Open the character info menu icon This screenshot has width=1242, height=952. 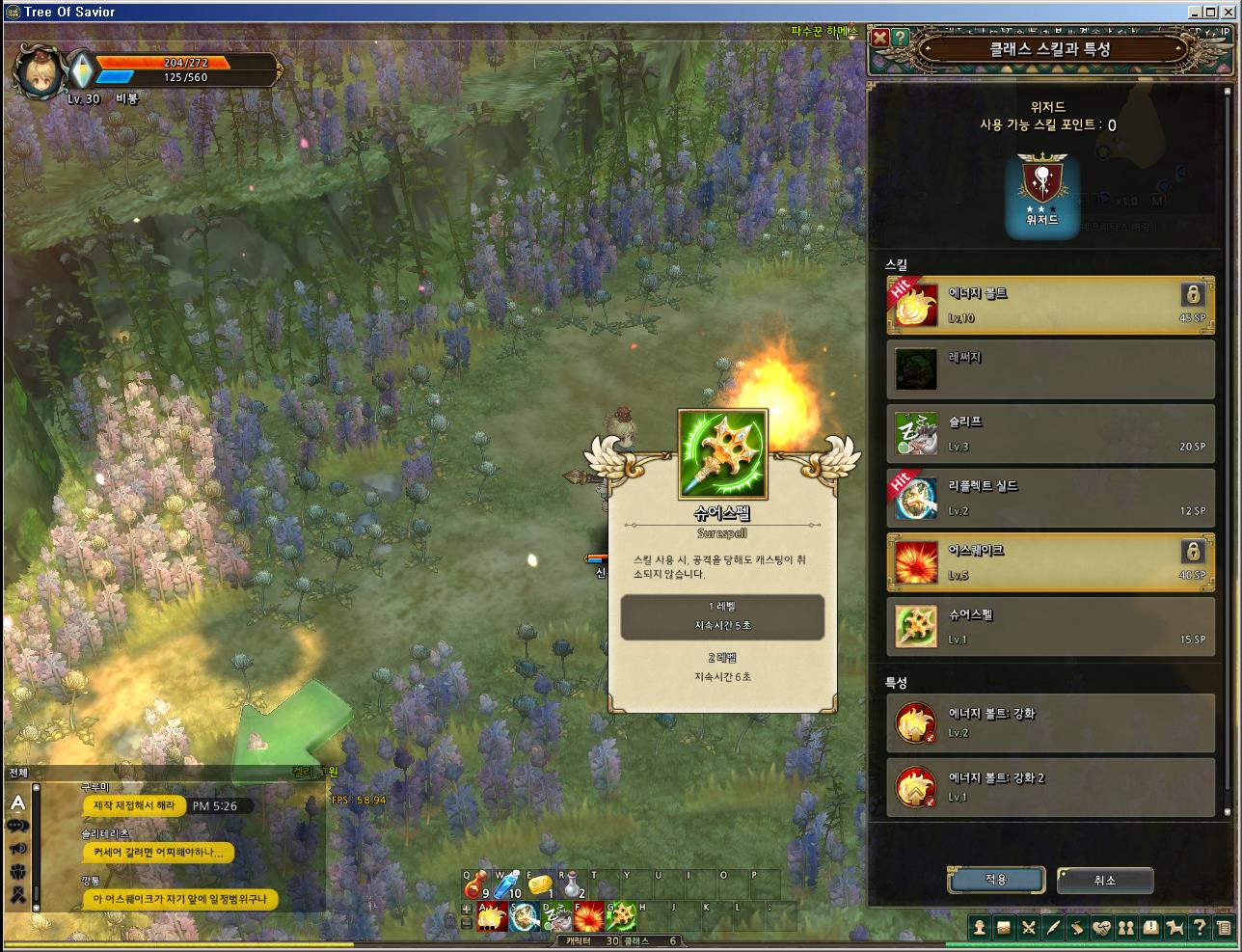point(980,928)
